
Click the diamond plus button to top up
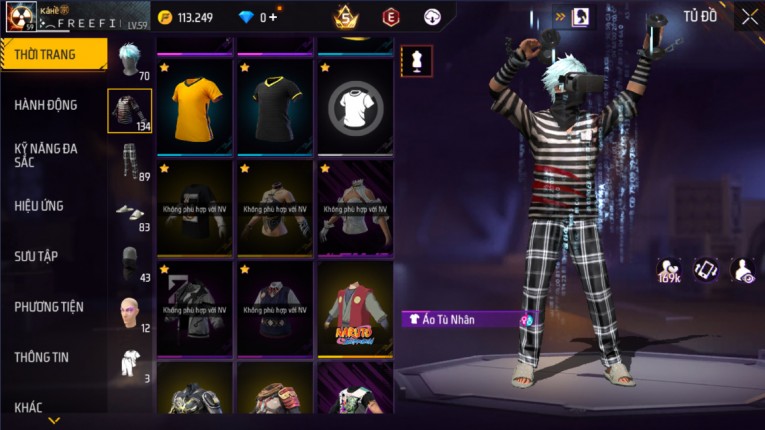click(x=274, y=17)
